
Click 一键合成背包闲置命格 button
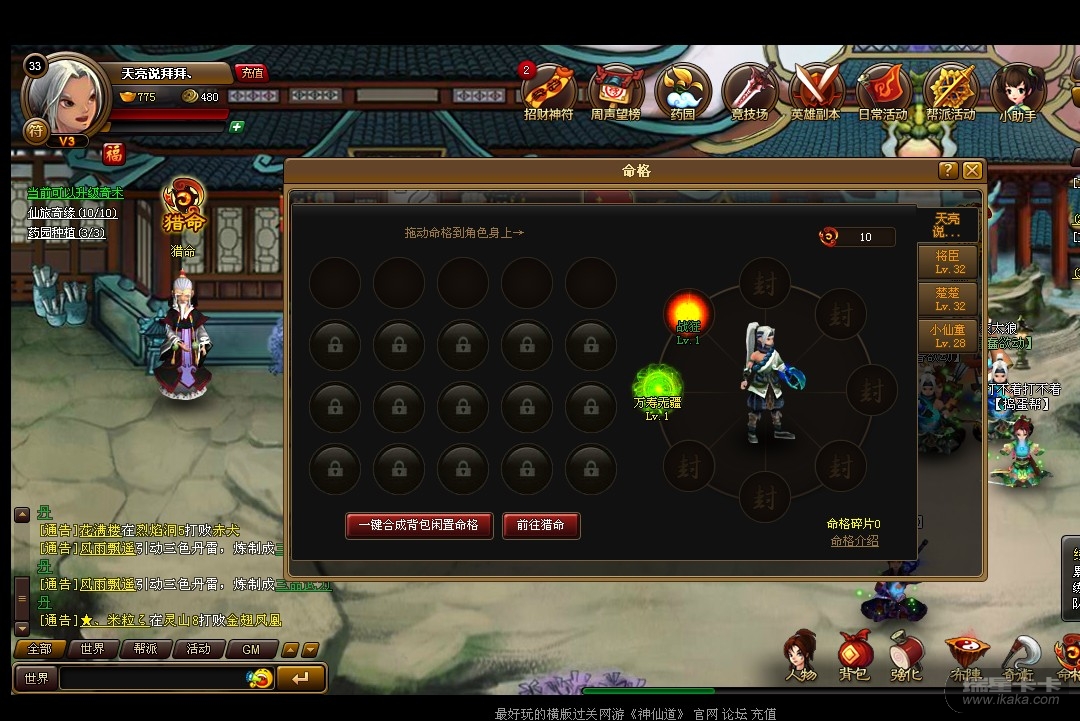[419, 525]
